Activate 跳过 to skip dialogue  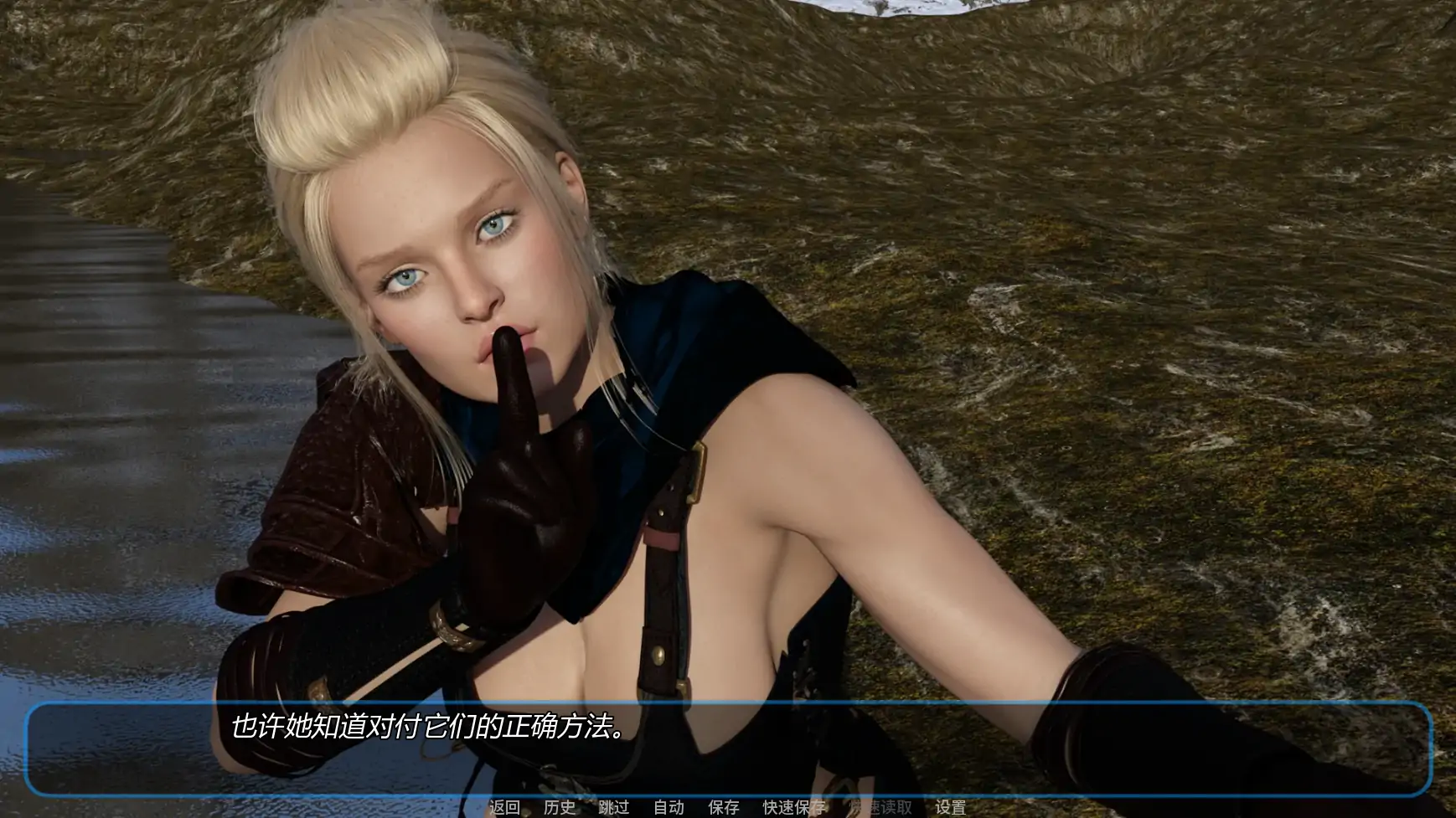(614, 807)
